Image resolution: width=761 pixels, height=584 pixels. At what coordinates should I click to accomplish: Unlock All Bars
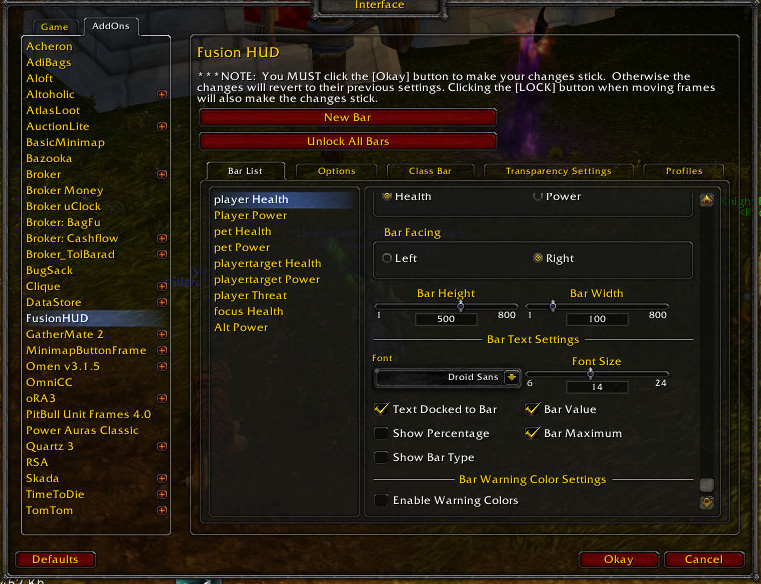click(348, 142)
